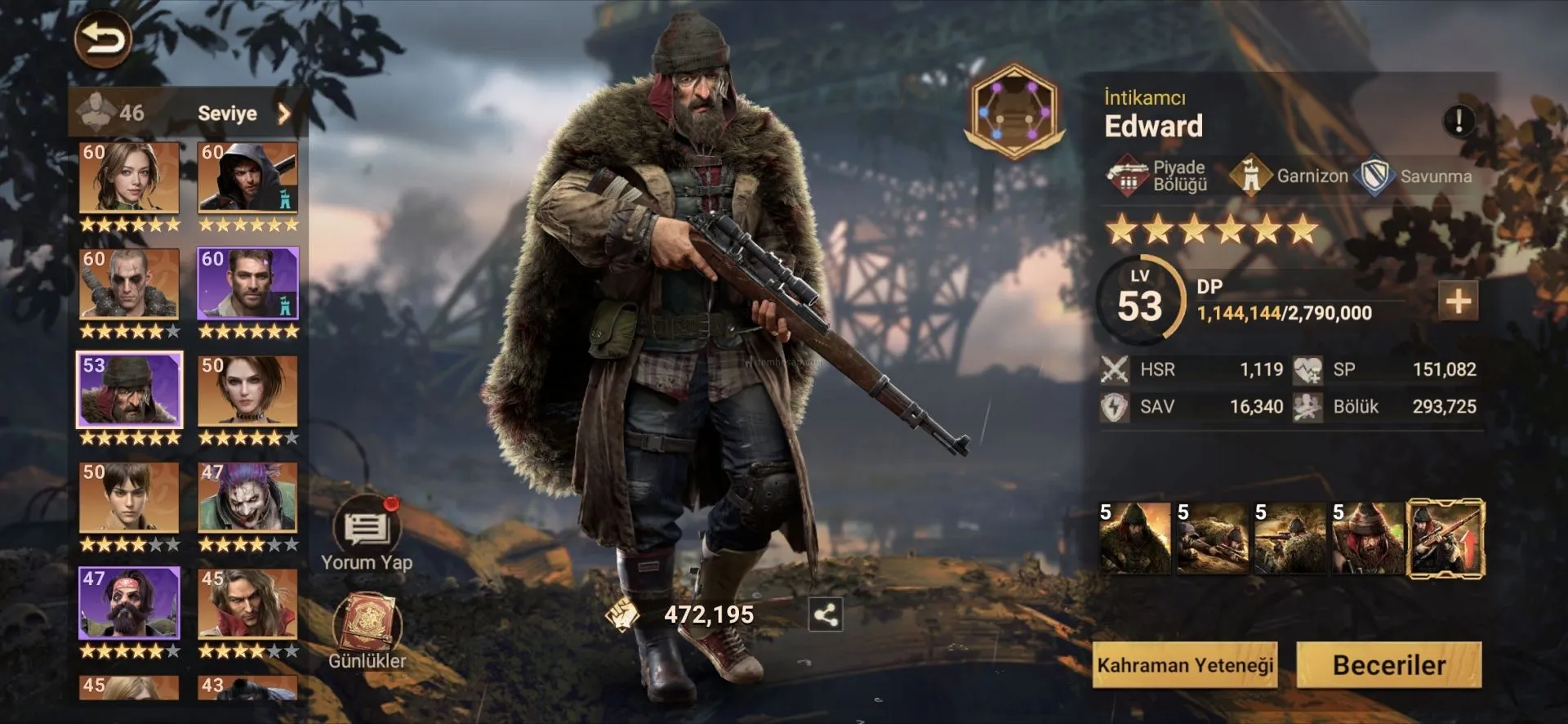Image resolution: width=1568 pixels, height=724 pixels.
Task: Select the level 50 dark-haired woman hero
Action: pyautogui.click(x=247, y=391)
